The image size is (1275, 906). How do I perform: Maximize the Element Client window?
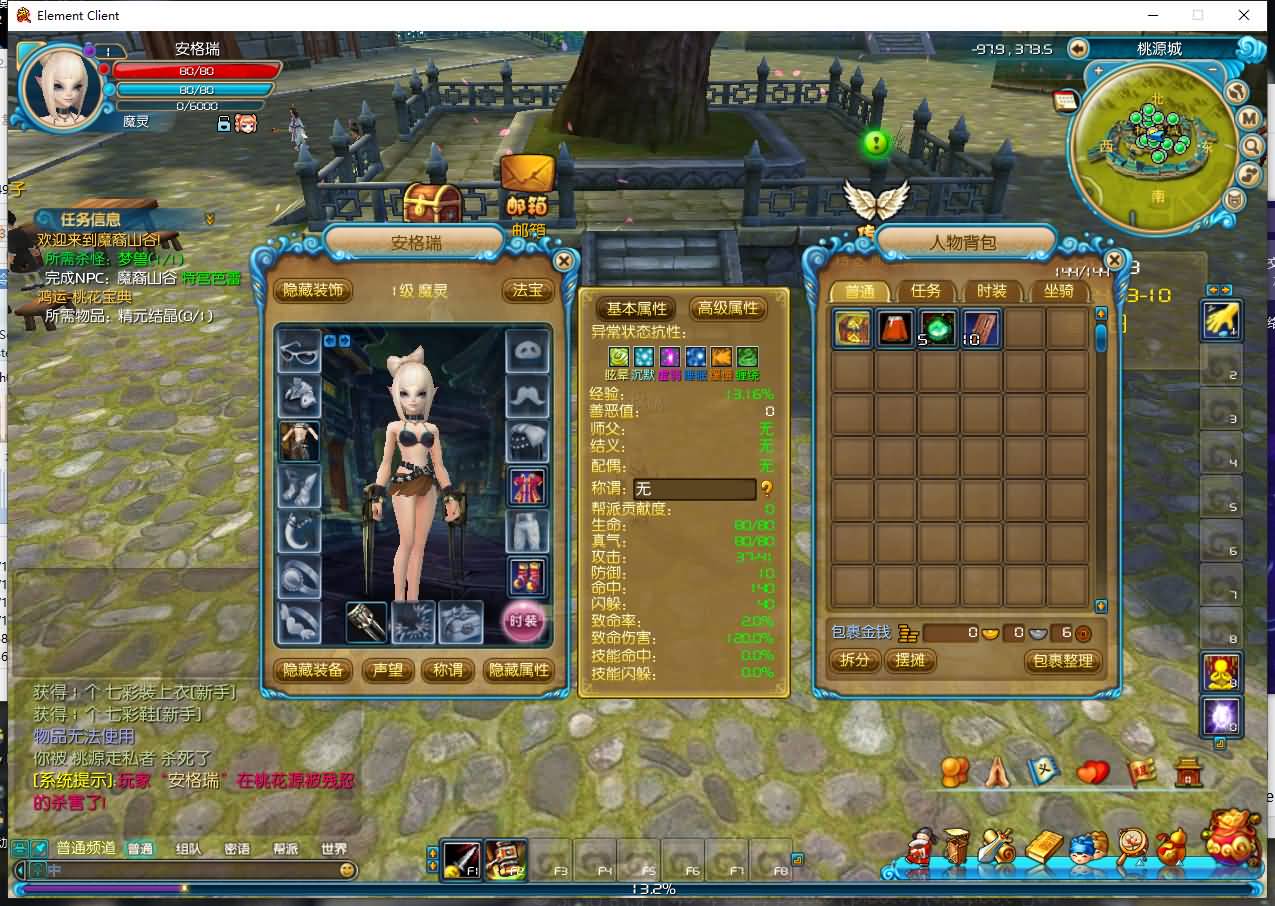point(1197,15)
